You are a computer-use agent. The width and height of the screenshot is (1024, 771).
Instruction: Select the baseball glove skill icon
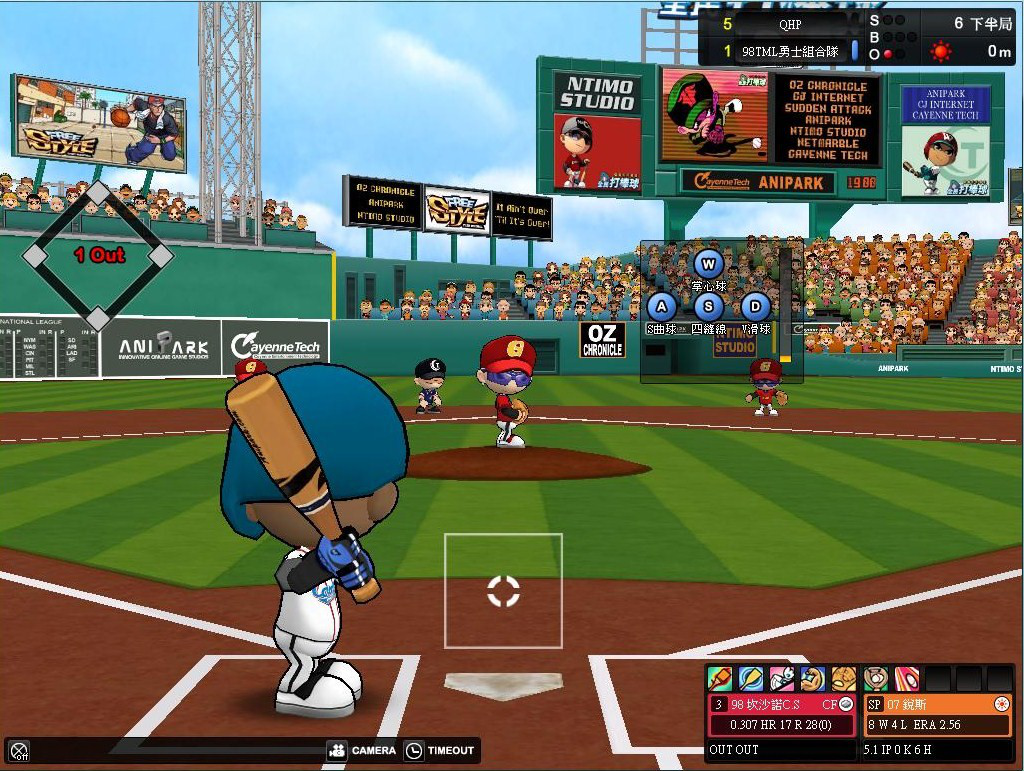[844, 679]
